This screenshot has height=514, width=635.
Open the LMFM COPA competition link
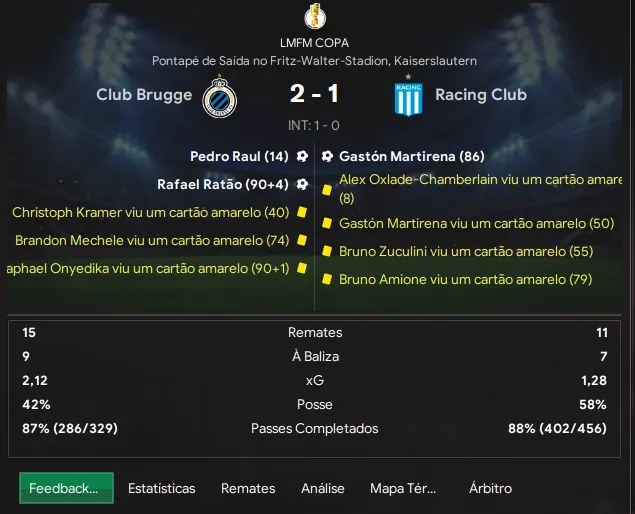tap(315, 43)
